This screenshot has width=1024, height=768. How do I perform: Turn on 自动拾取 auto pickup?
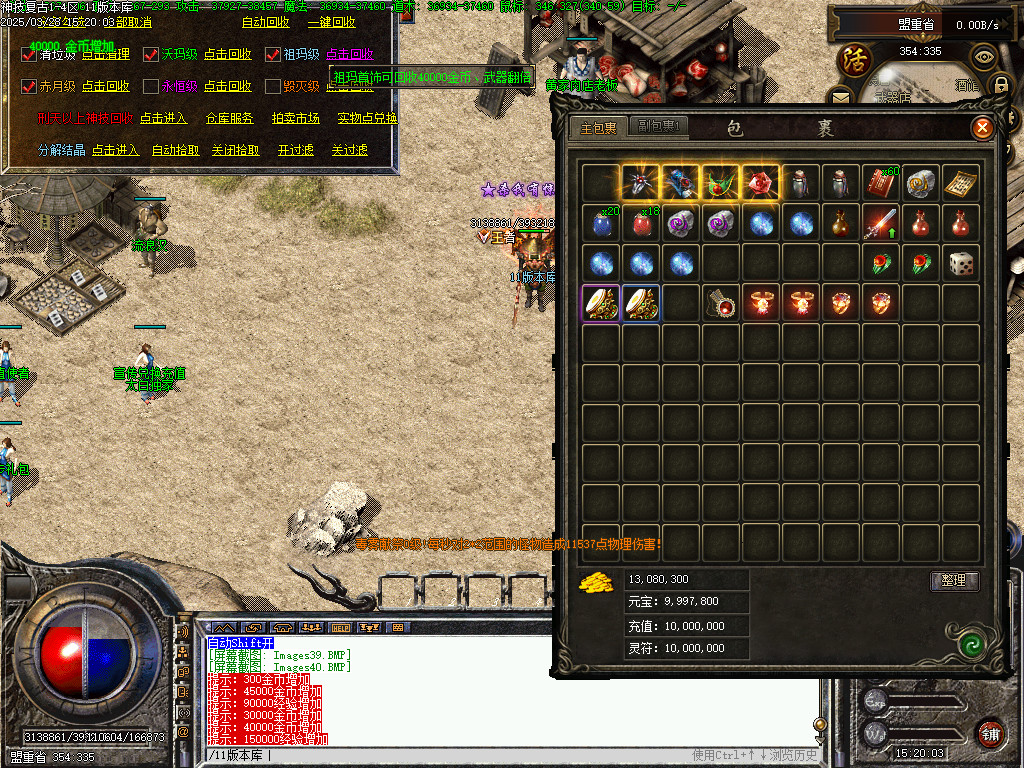pyautogui.click(x=175, y=150)
